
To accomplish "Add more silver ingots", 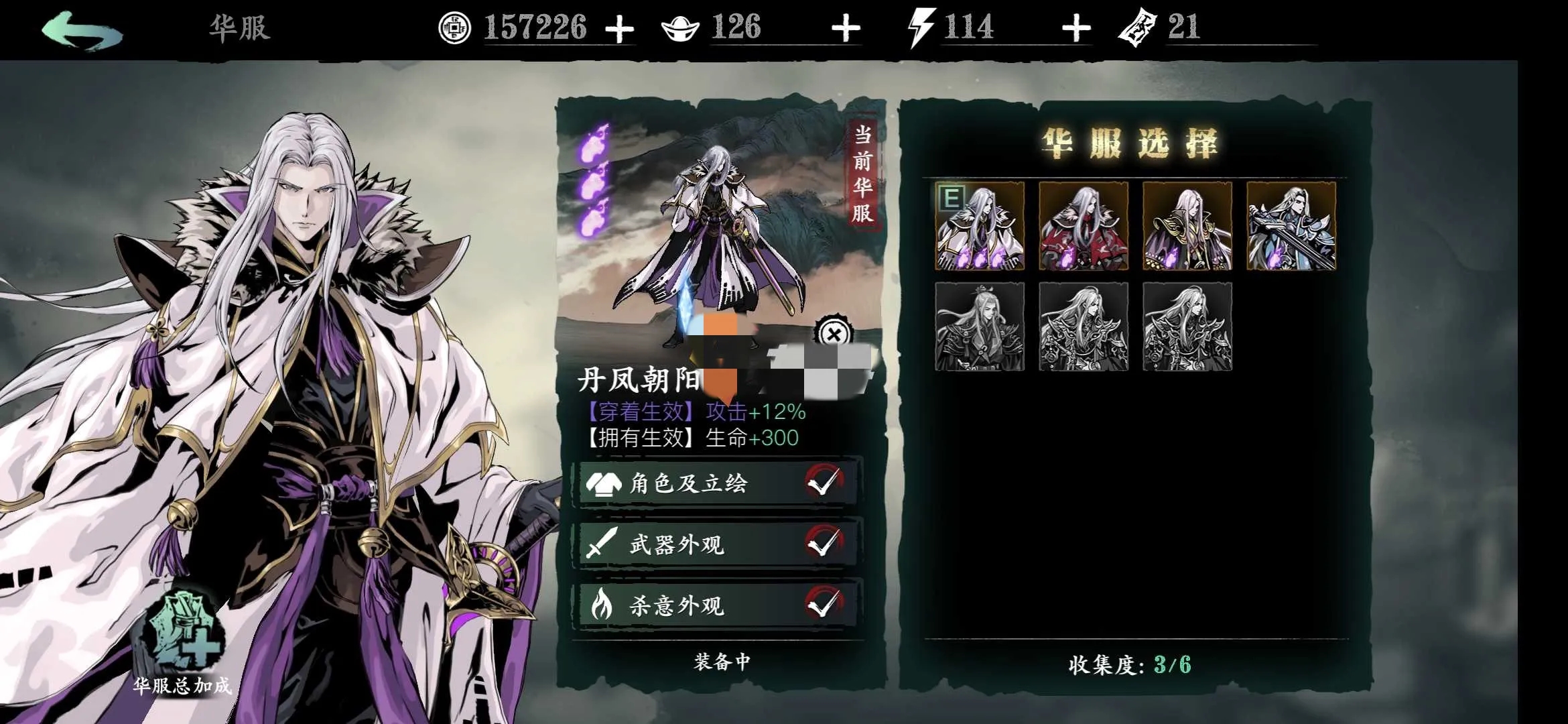I will click(846, 29).
